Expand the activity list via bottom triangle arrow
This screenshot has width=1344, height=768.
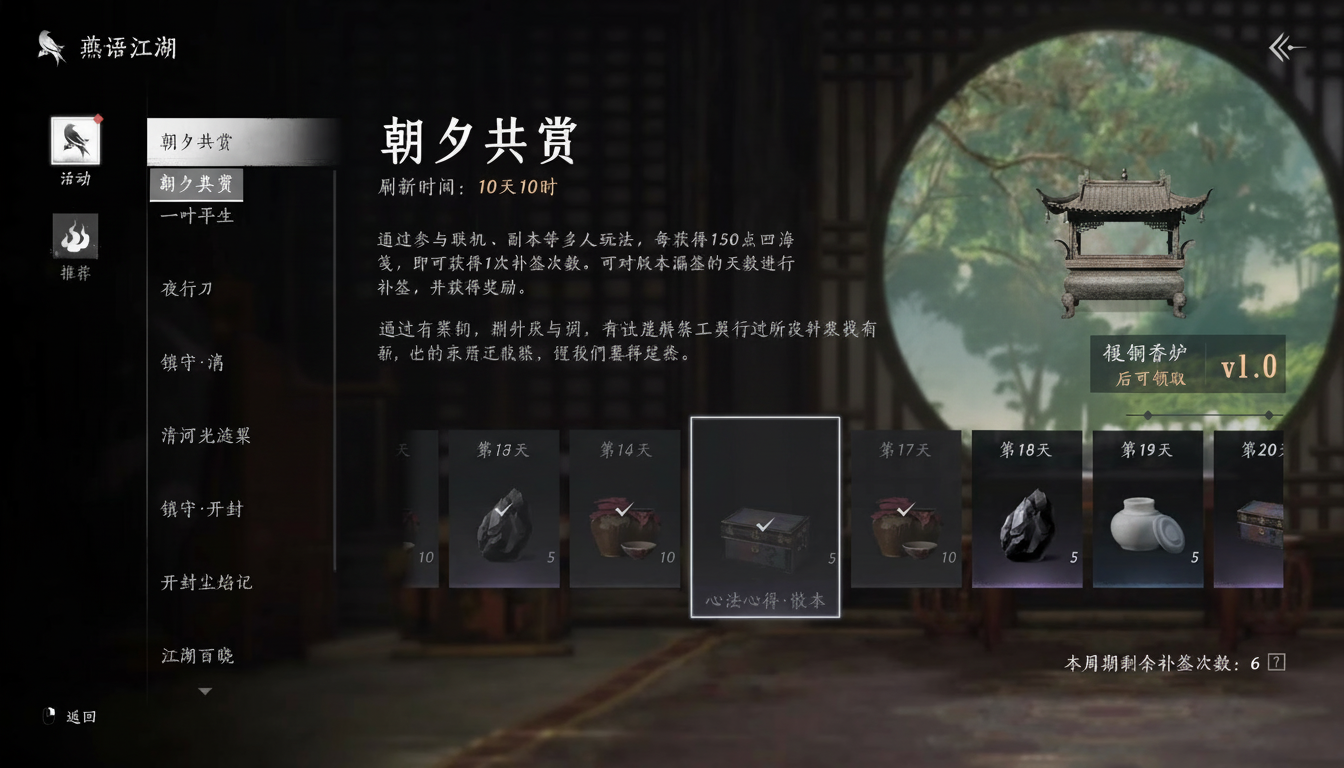(205, 690)
